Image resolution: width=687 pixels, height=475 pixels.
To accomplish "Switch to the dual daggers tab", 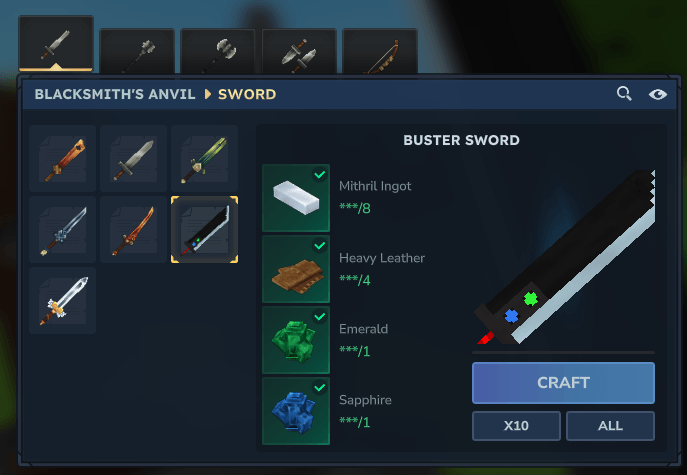I will (298, 52).
